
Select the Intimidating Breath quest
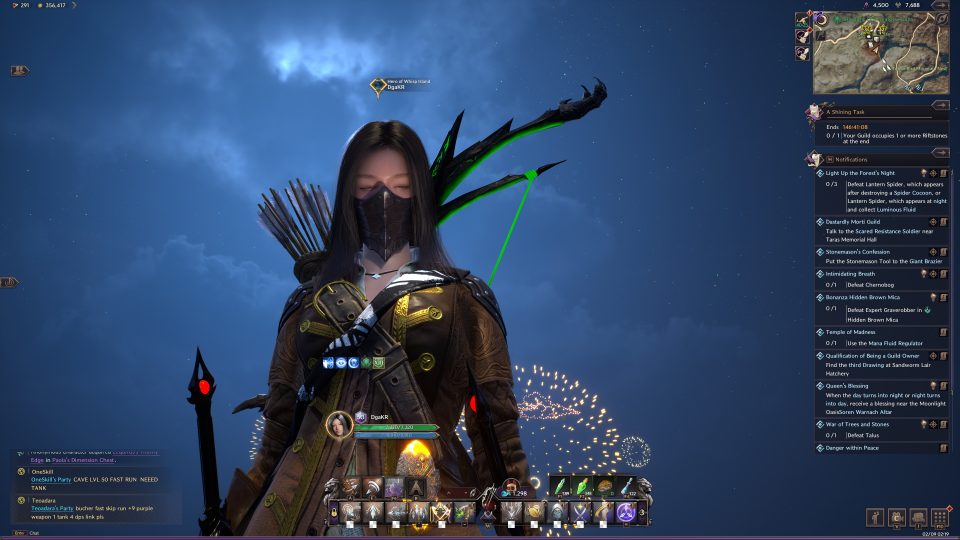[852, 273]
